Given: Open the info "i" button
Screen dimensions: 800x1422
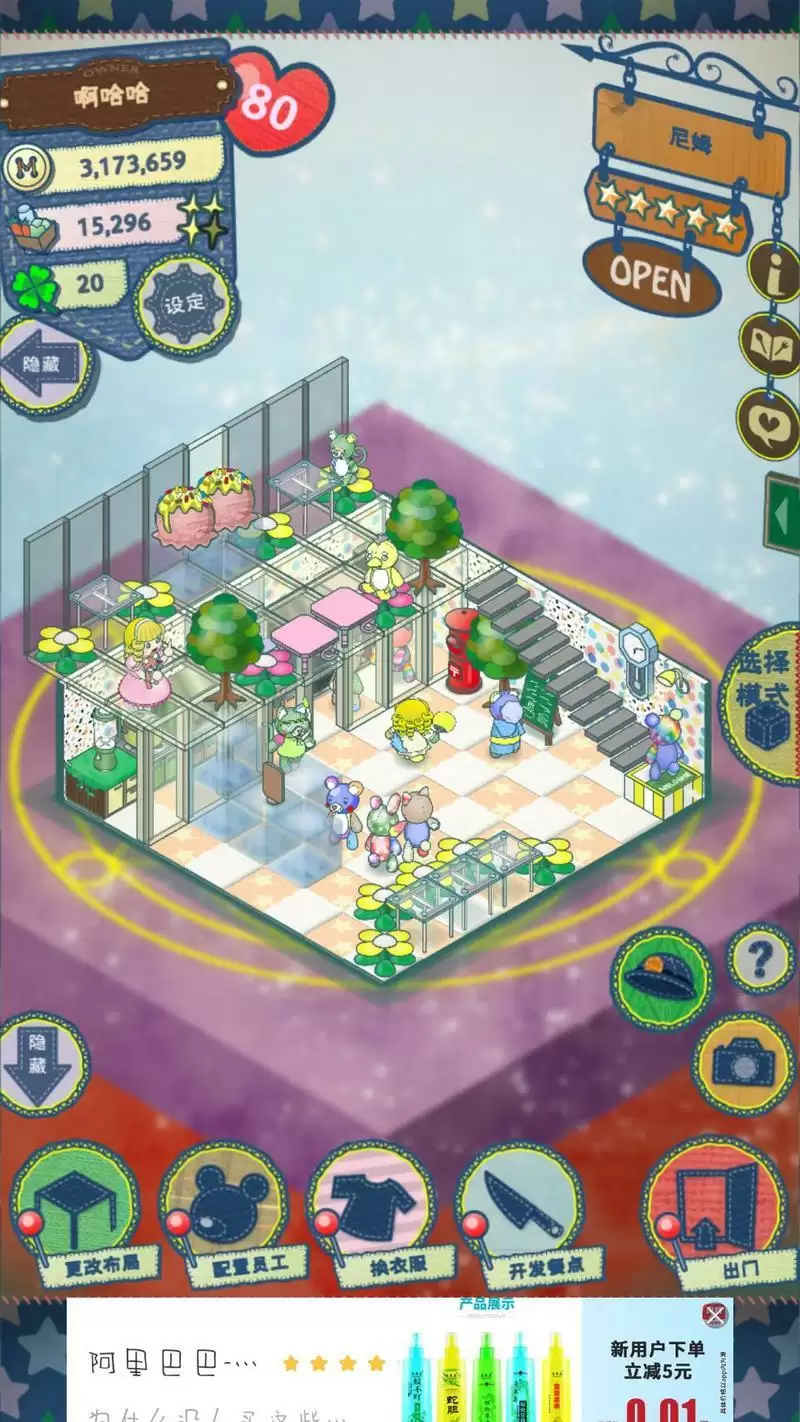Looking at the screenshot, I should pos(776,271).
